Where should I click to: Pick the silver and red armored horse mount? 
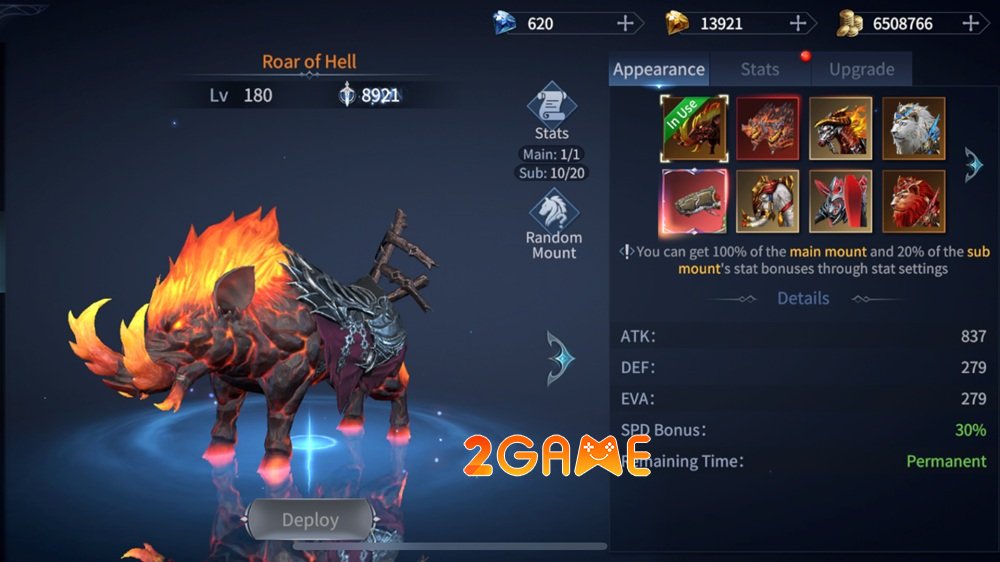(x=841, y=201)
